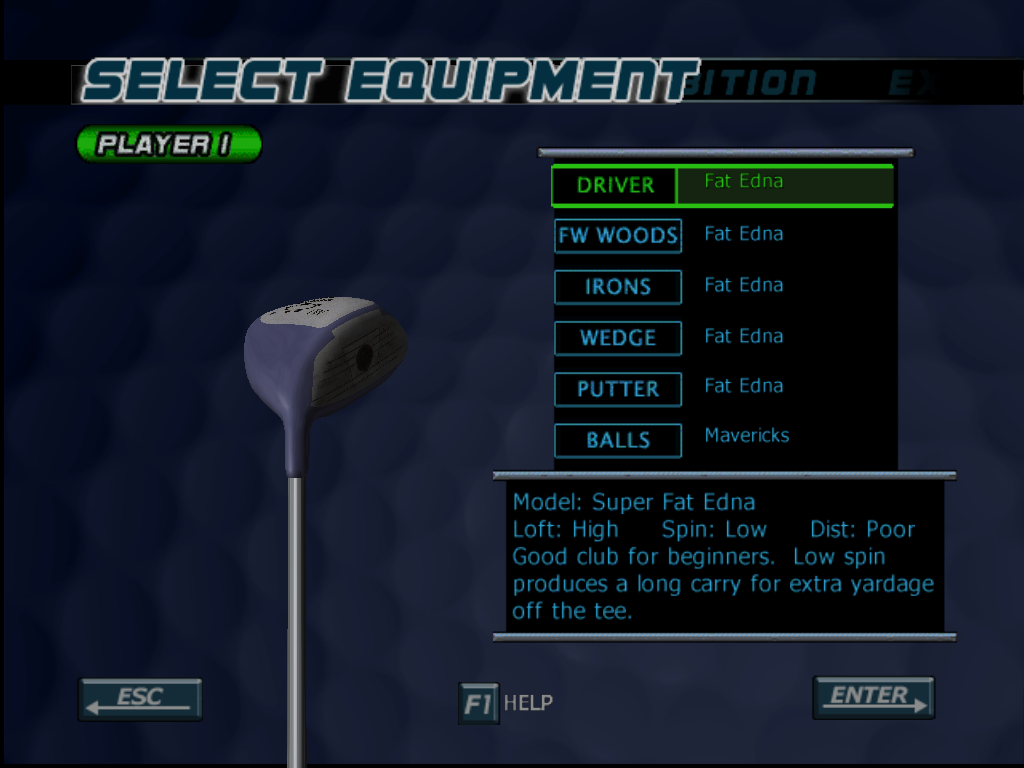The width and height of the screenshot is (1024, 768).
Task: Click the PLAYER 1 label button
Action: 168,144
